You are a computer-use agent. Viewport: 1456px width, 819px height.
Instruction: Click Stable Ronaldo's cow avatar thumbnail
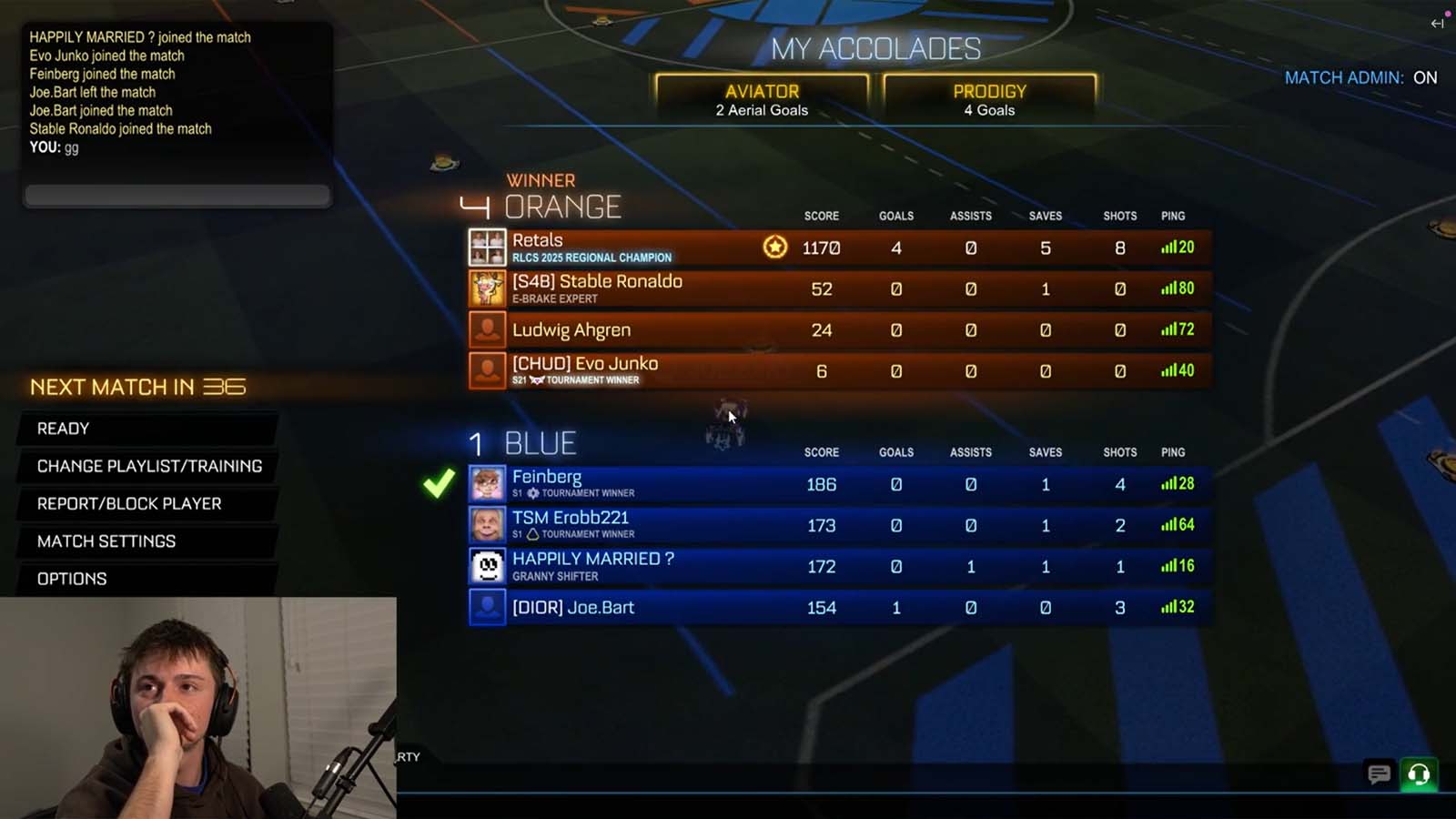point(487,288)
